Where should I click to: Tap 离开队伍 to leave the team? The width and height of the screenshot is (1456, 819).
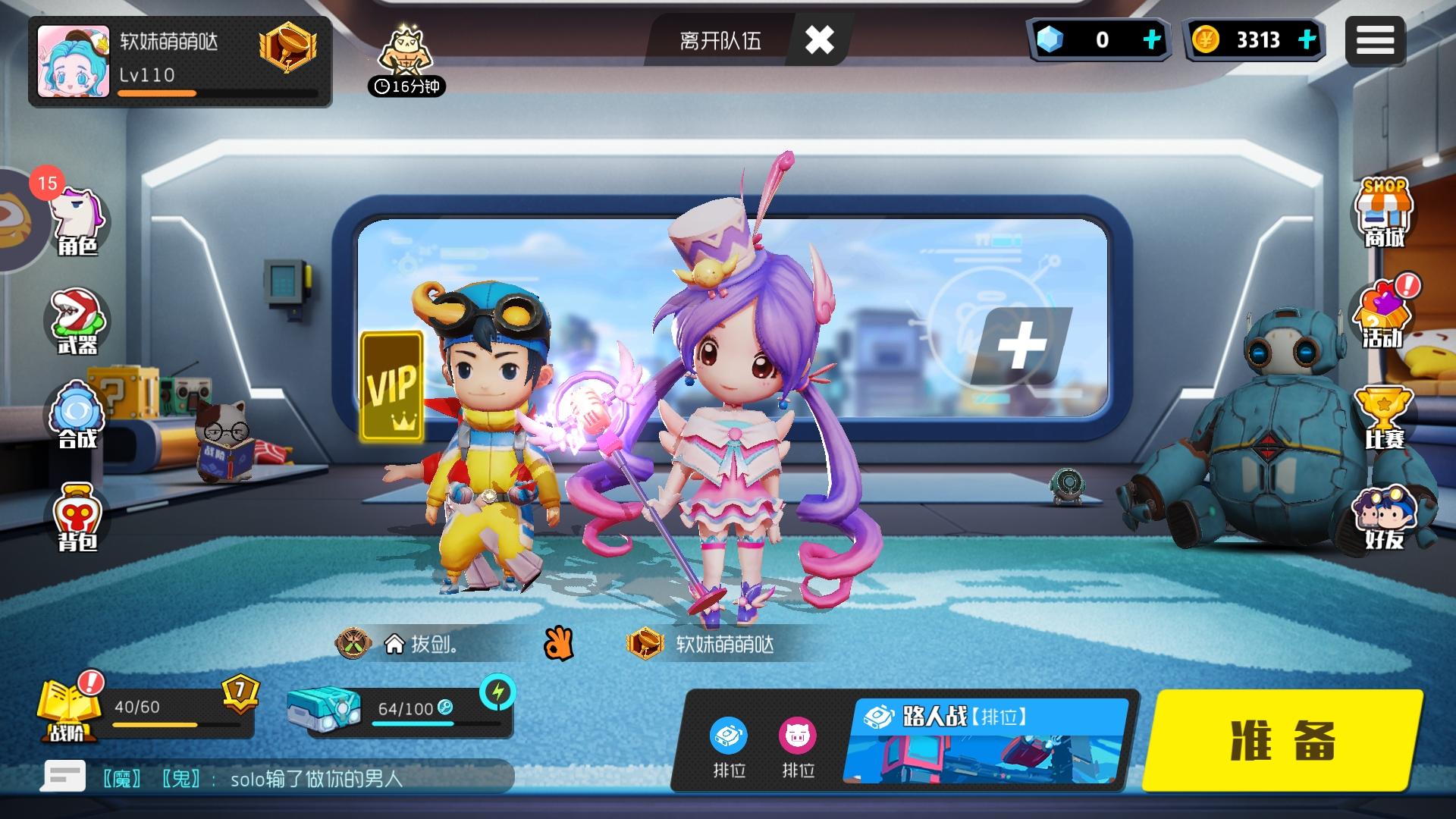(720, 41)
